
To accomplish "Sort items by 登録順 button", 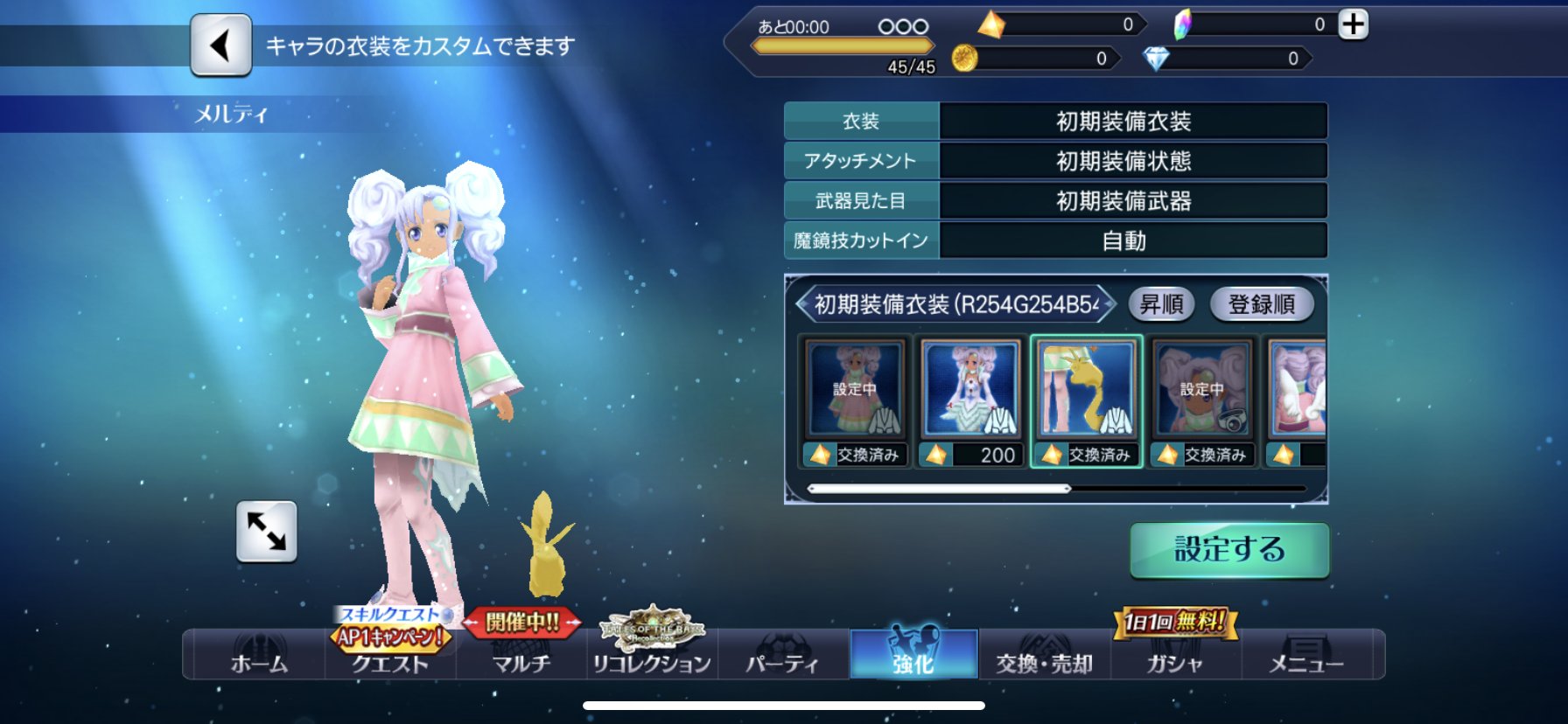I will (x=1261, y=304).
